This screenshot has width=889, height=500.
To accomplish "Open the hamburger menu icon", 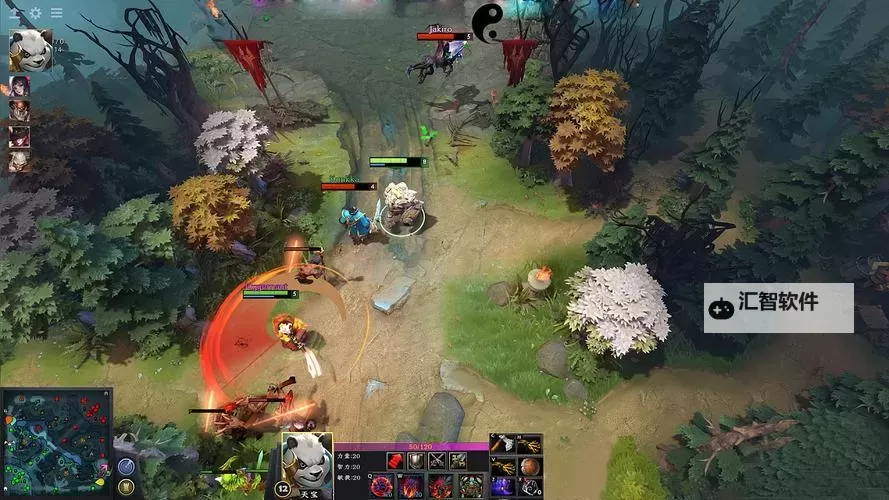I will coord(56,13).
